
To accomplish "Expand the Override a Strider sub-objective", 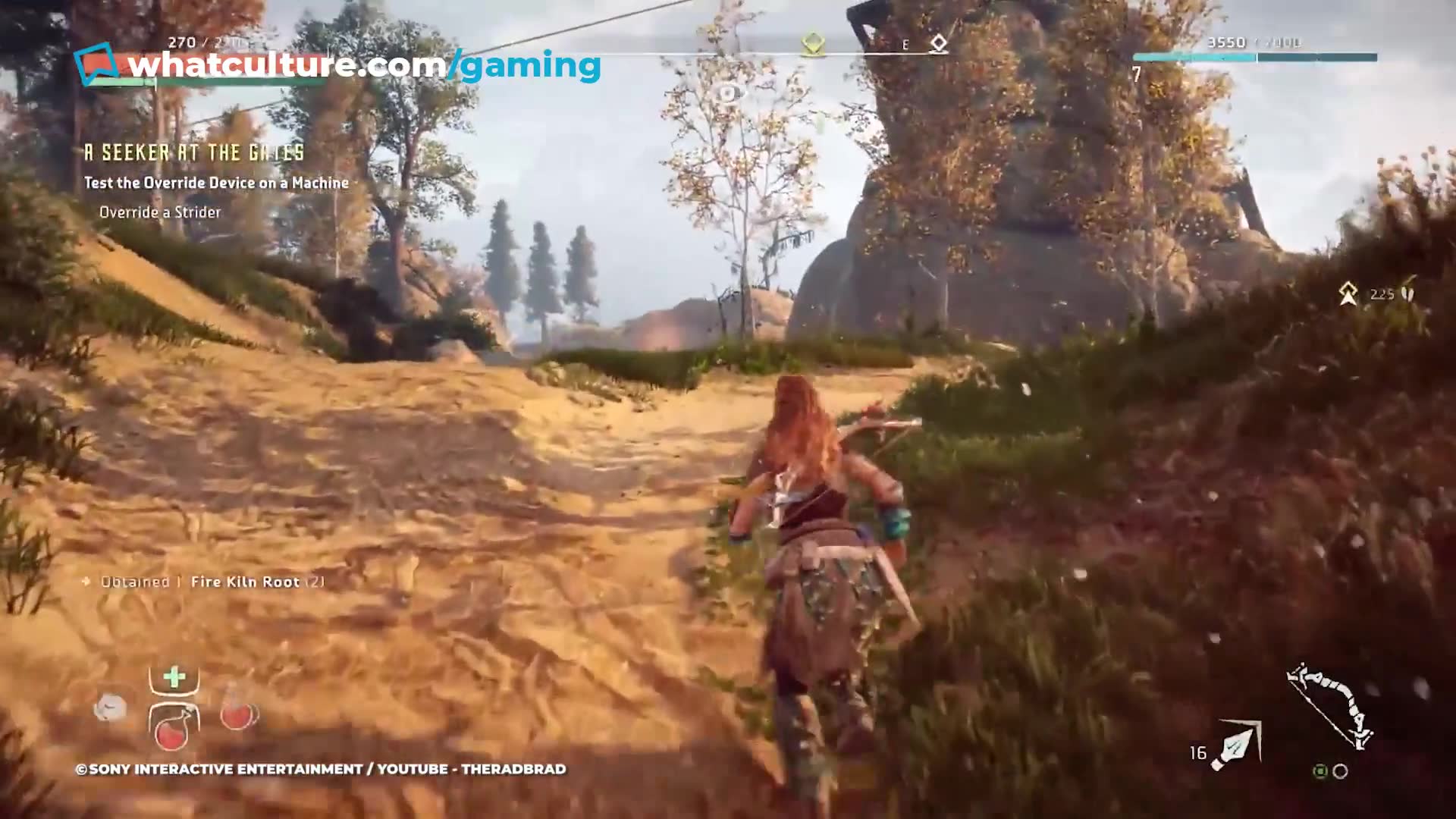I will [160, 212].
